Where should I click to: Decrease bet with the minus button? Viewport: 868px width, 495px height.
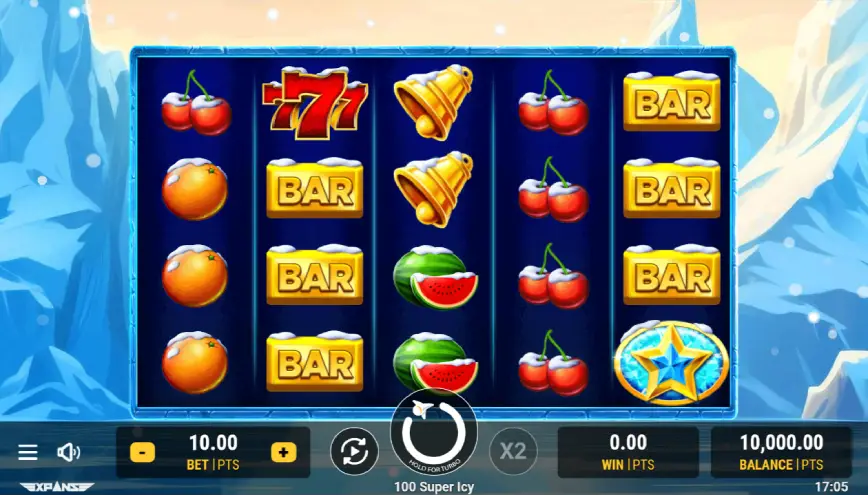[142, 452]
